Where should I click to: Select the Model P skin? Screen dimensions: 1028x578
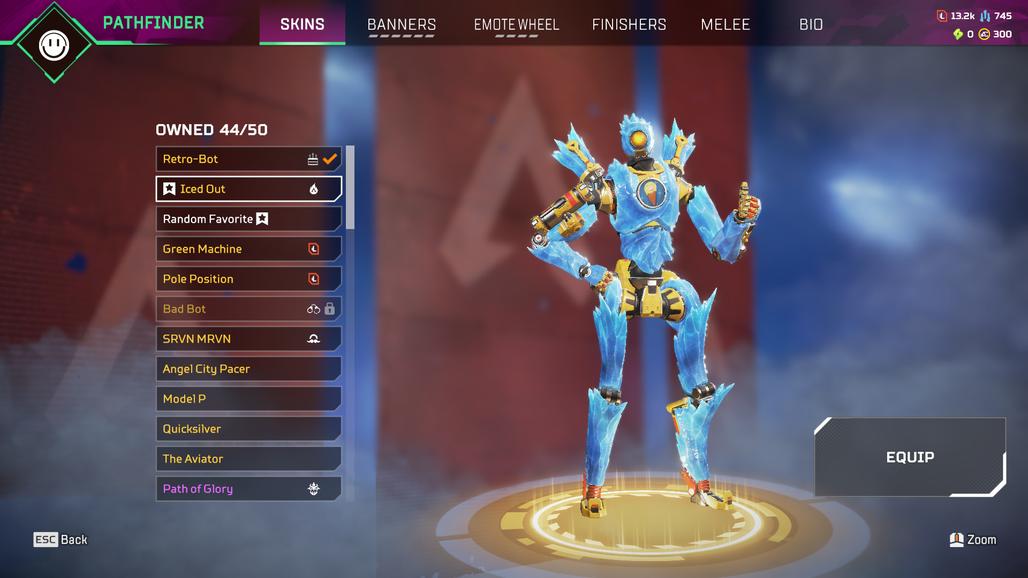point(248,399)
